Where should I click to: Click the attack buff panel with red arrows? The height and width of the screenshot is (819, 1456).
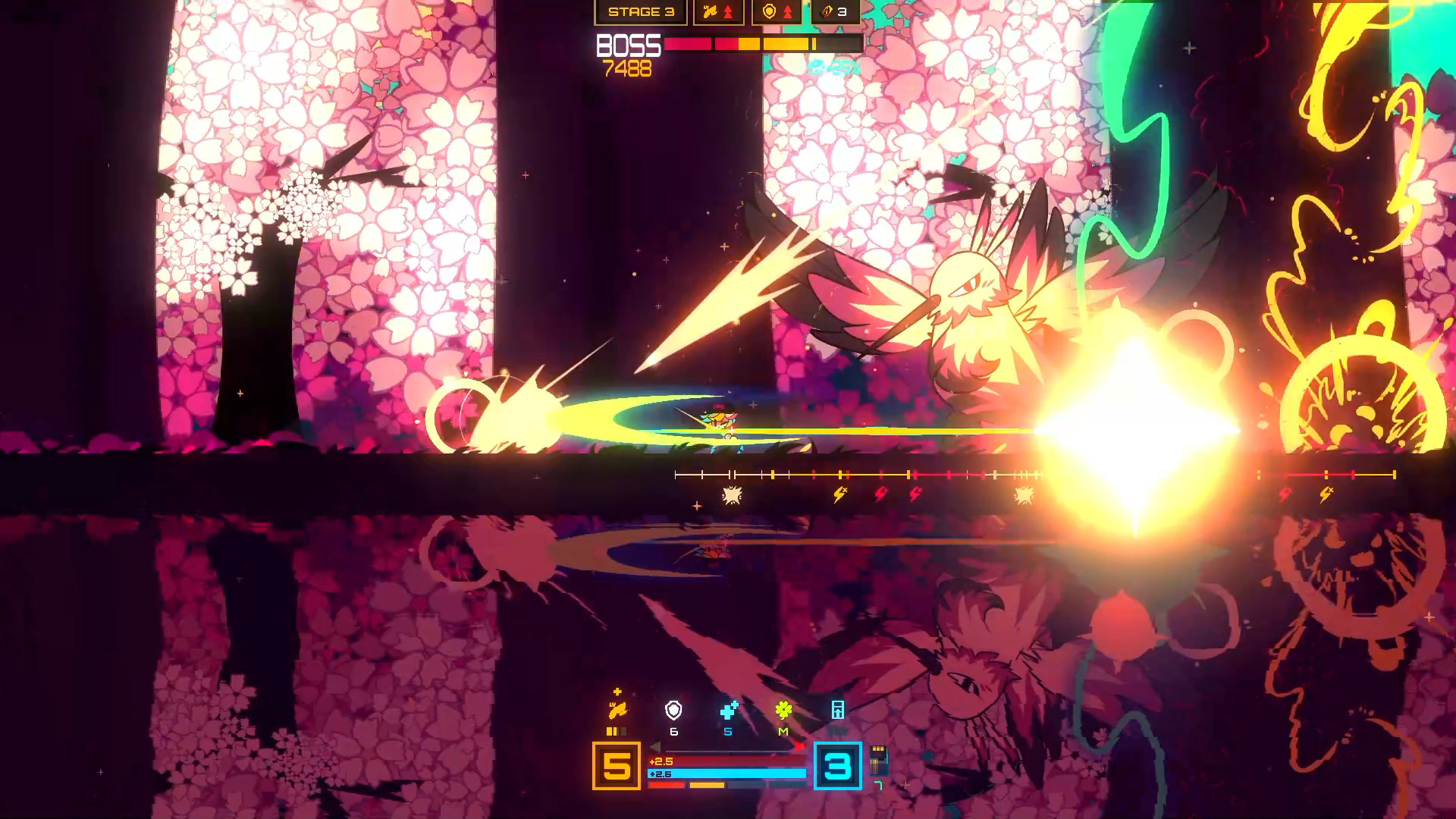[x=718, y=12]
